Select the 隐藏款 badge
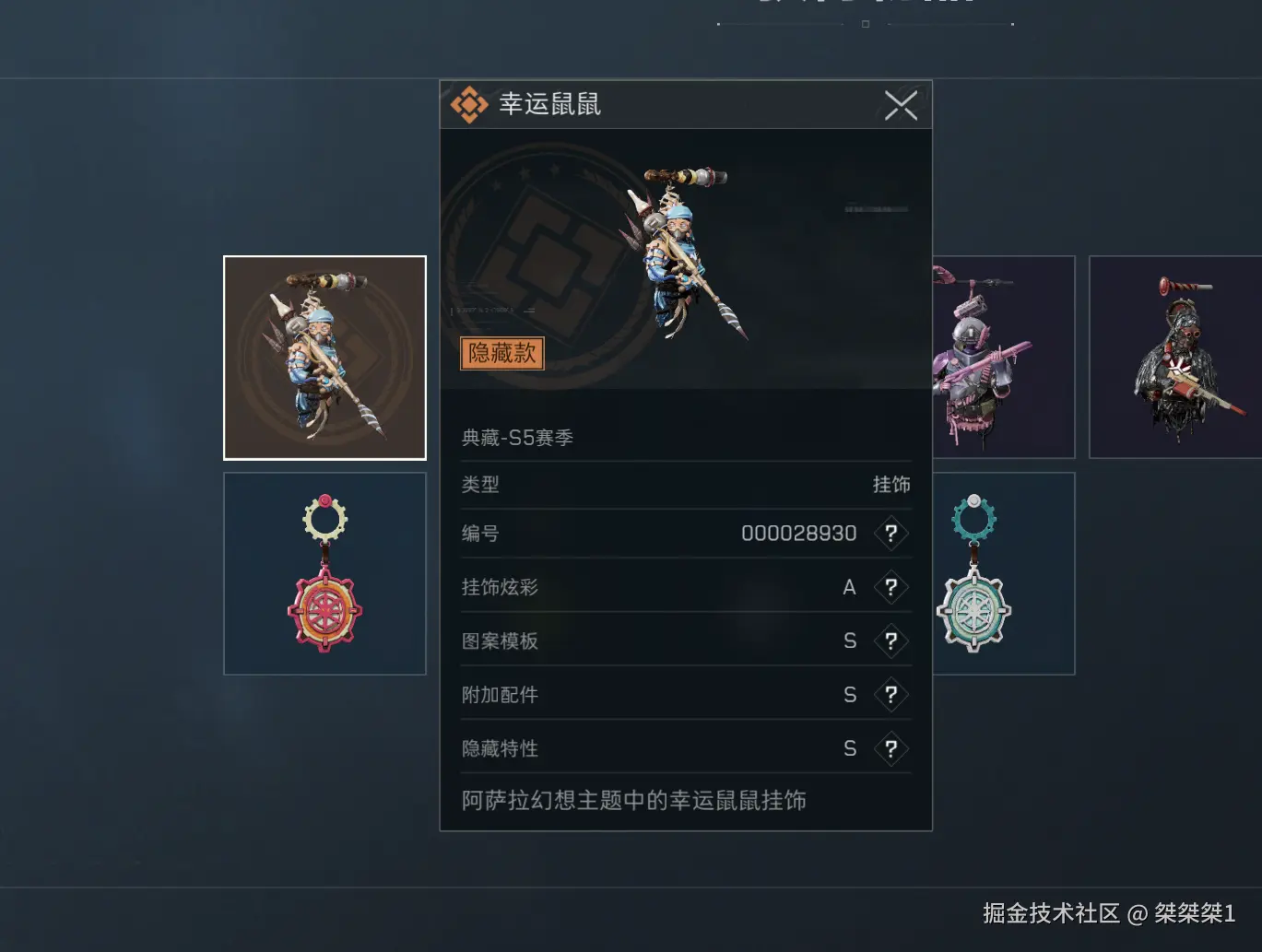This screenshot has height=952, width=1262. (x=501, y=353)
